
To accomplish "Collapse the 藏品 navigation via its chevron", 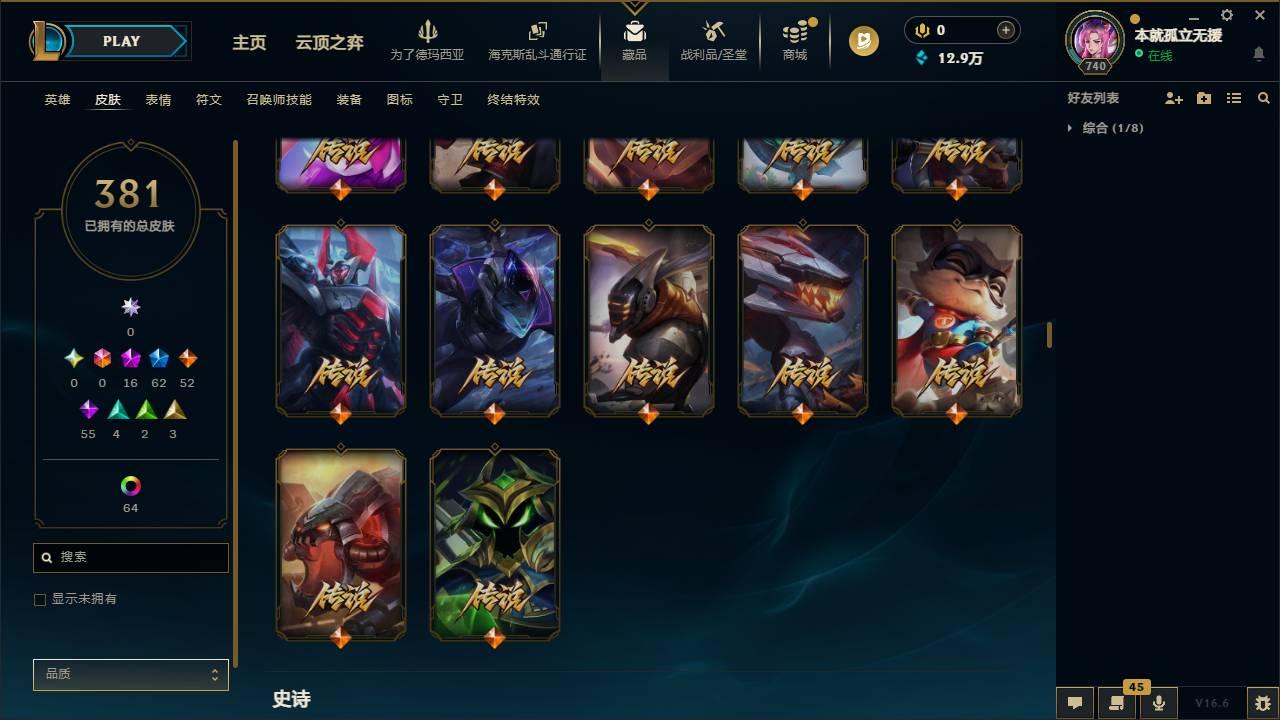I will tap(634, 6).
